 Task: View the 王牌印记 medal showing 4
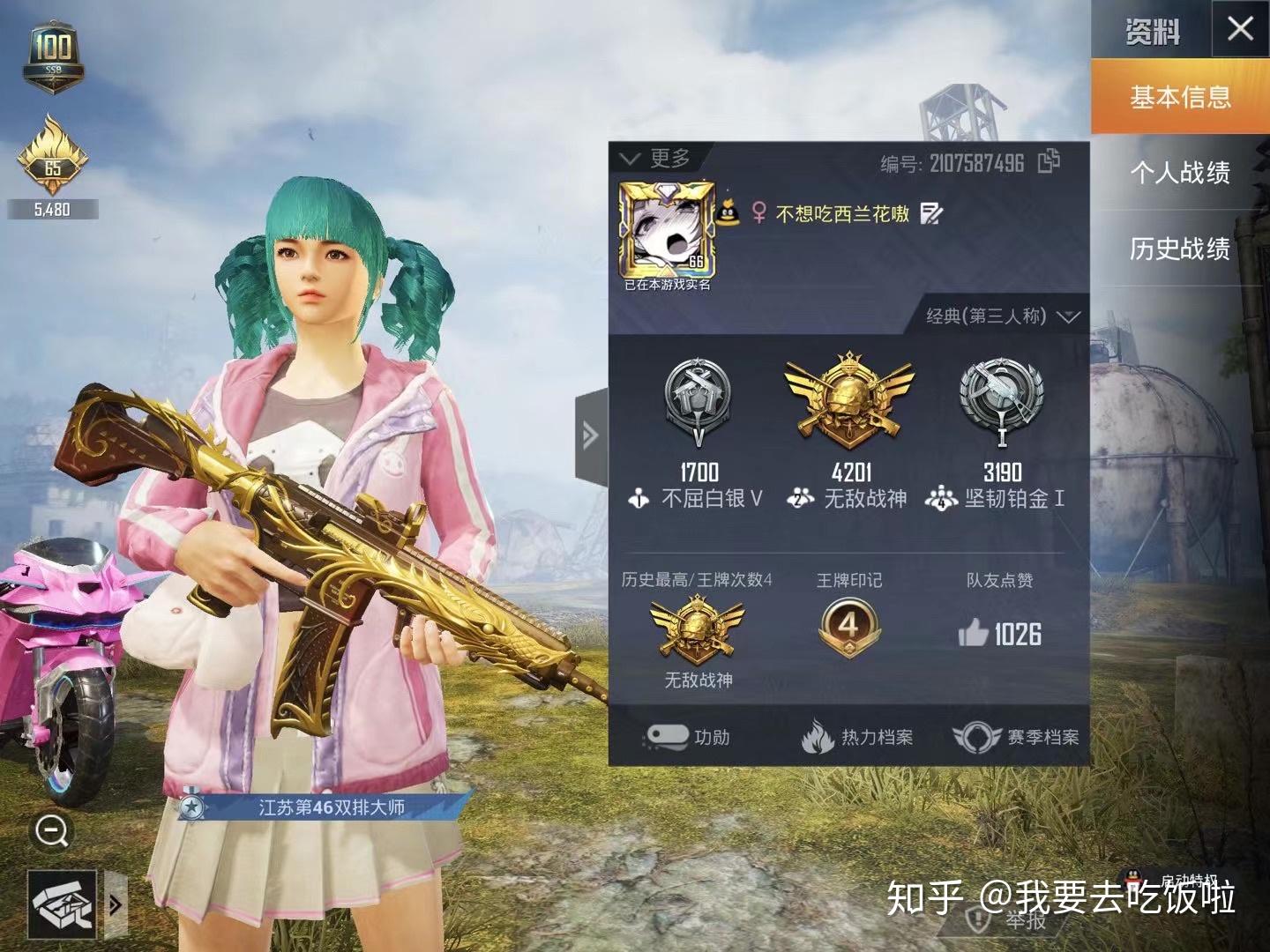point(849,628)
